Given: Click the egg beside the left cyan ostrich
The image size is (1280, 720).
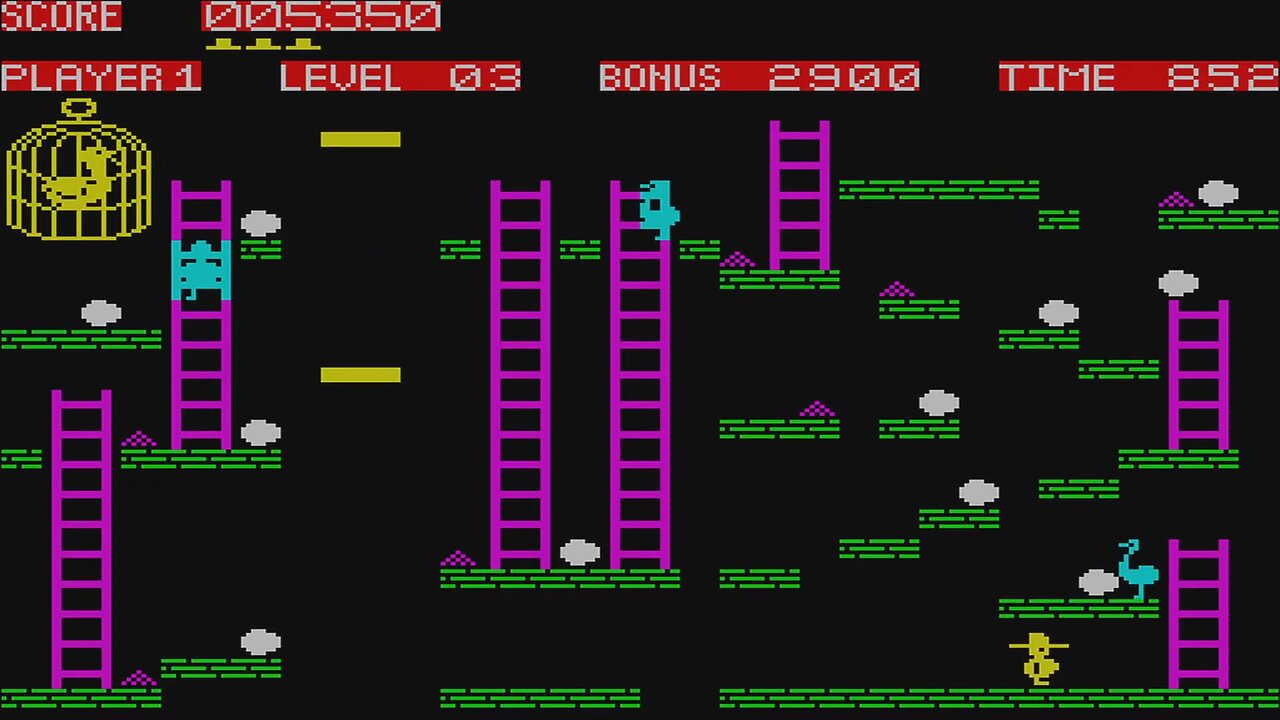Looking at the screenshot, I should [x=260, y=221].
